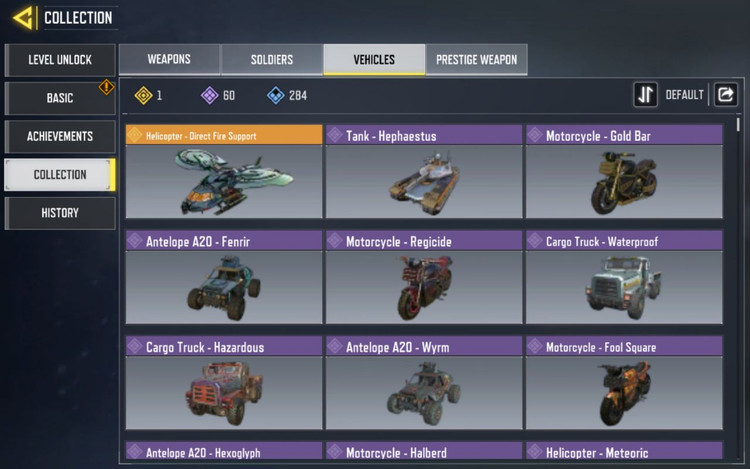Click the share export button

tap(725, 95)
